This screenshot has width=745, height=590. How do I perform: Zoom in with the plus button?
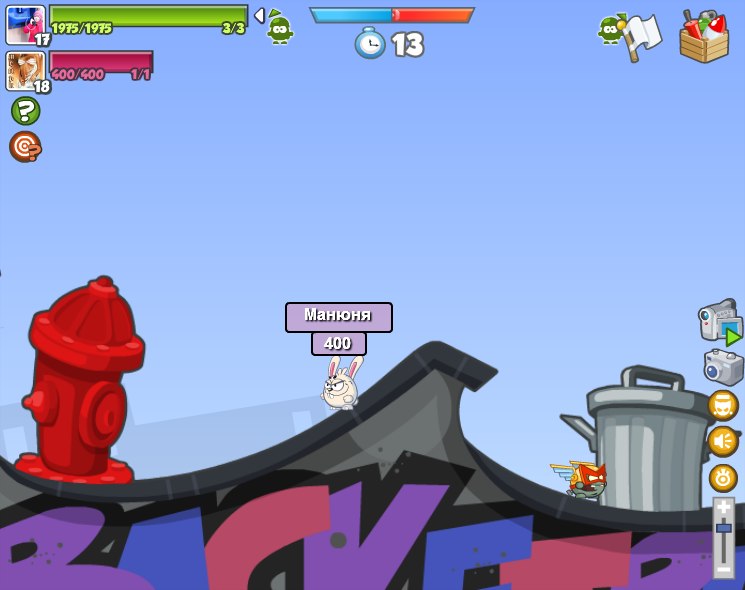point(723,507)
